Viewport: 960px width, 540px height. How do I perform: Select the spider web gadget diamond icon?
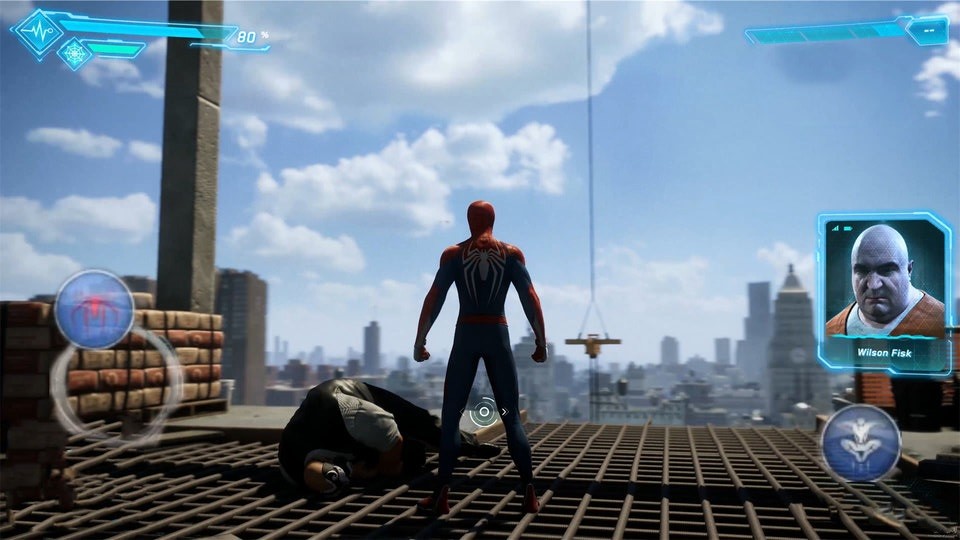(74, 53)
